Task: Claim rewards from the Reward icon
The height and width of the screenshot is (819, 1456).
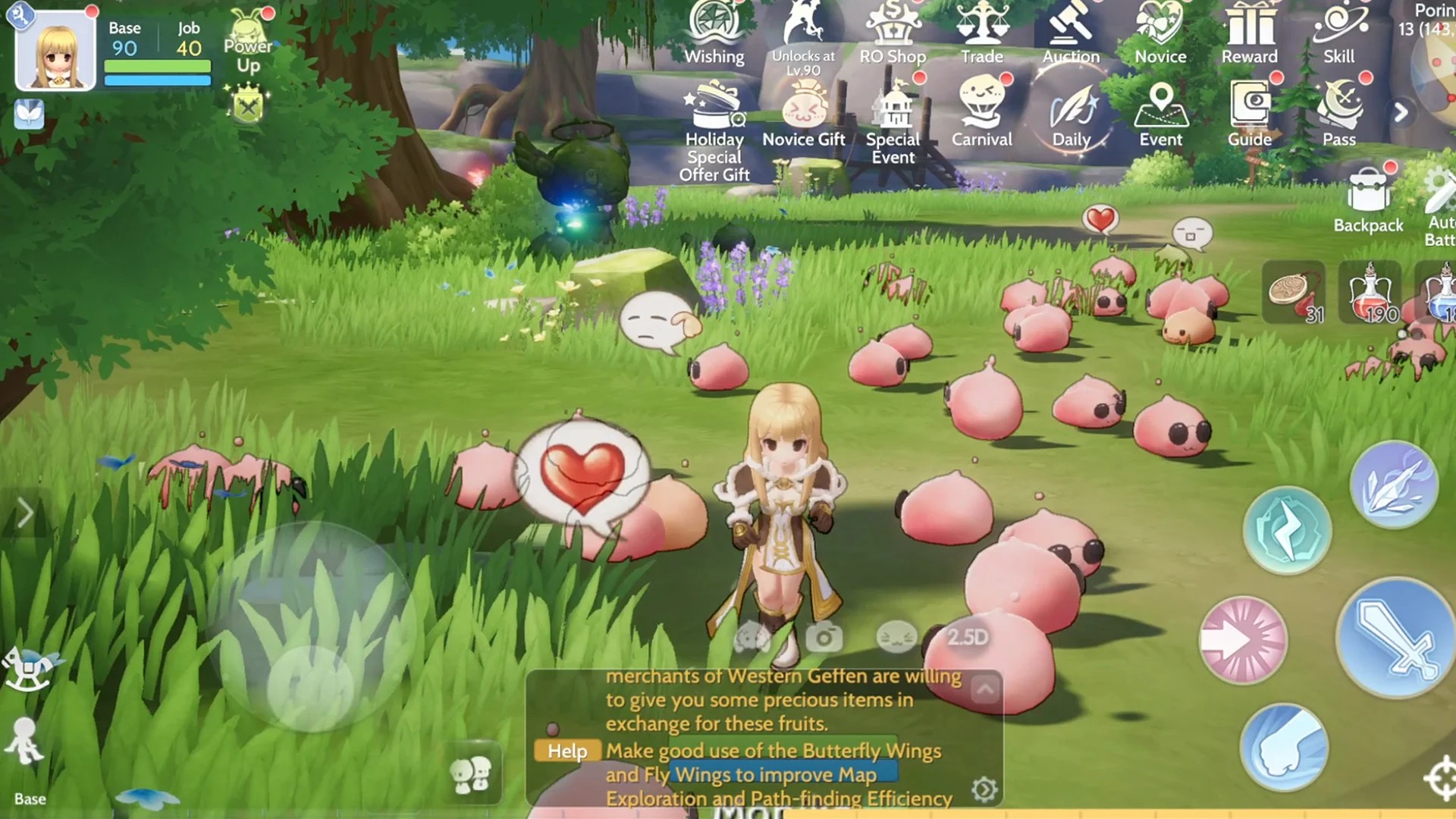Action: [1250, 34]
